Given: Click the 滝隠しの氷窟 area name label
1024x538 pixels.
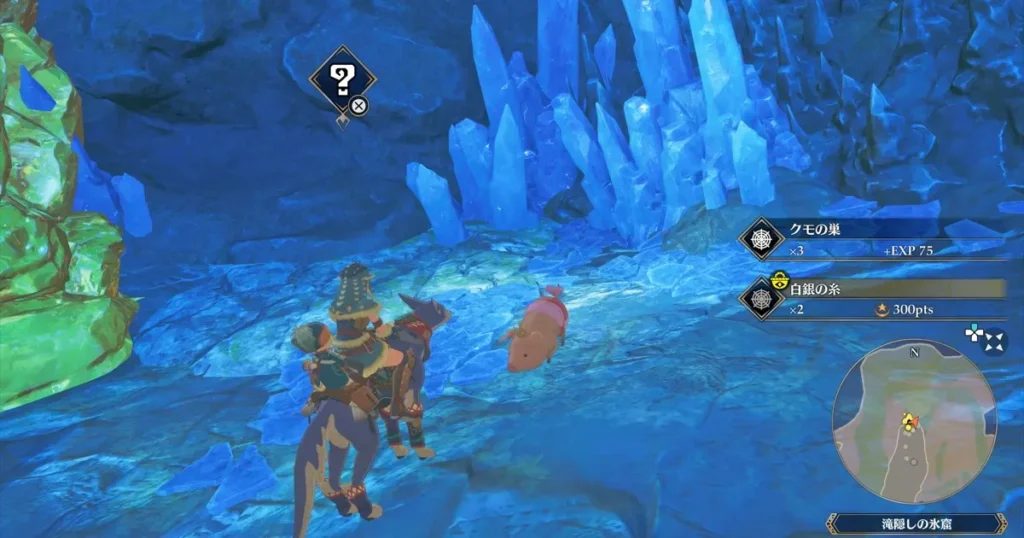Looking at the screenshot, I should (x=915, y=524).
